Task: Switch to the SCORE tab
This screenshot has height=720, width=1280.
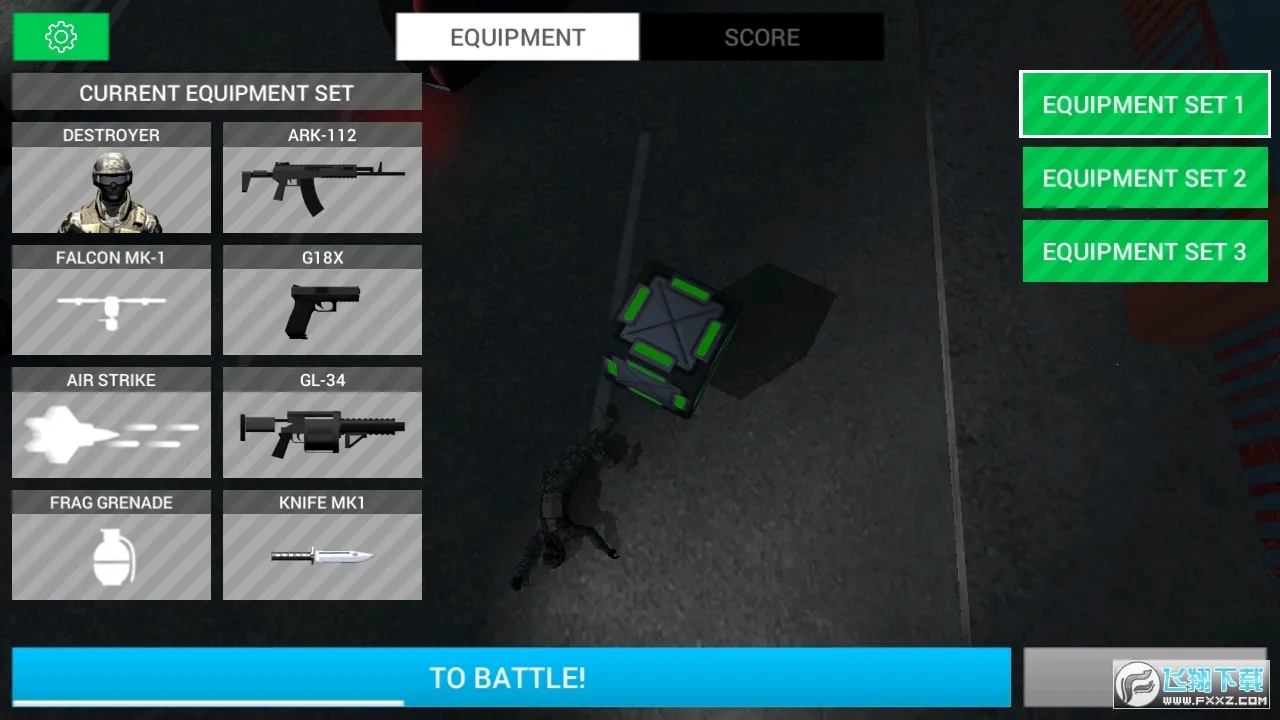Action: tap(762, 37)
